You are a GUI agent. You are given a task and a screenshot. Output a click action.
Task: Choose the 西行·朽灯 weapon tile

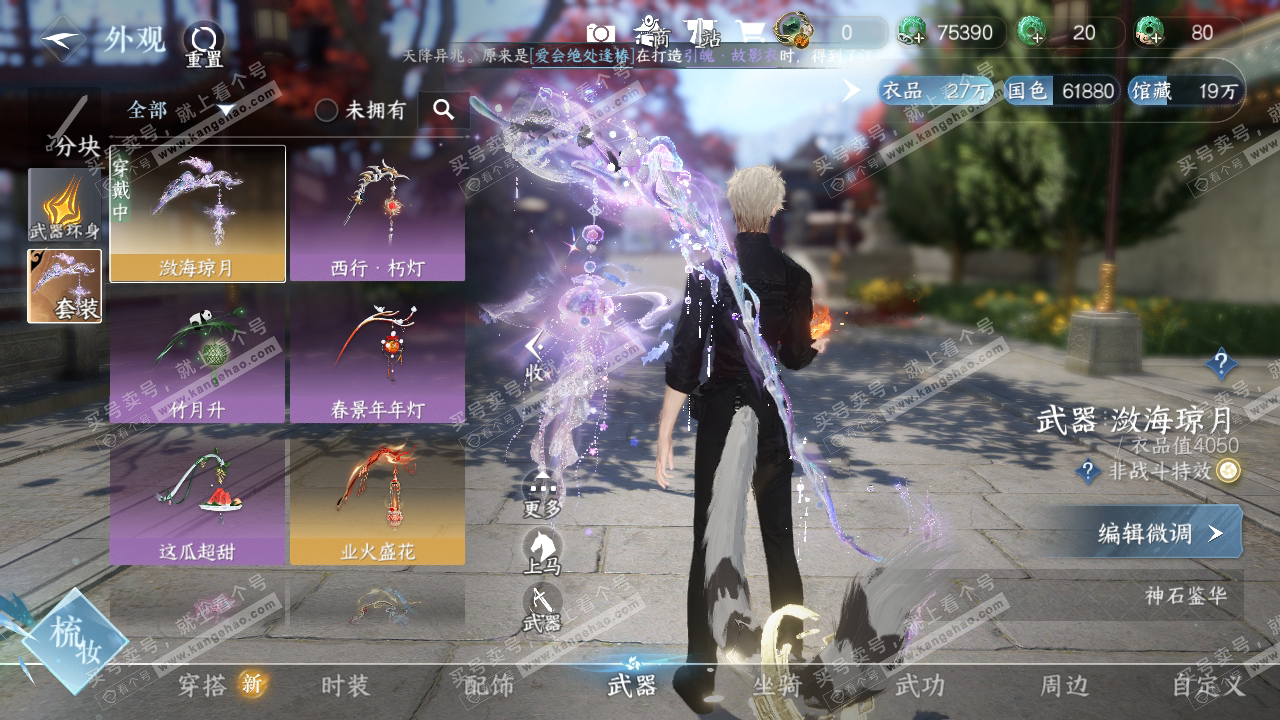pyautogui.click(x=377, y=213)
